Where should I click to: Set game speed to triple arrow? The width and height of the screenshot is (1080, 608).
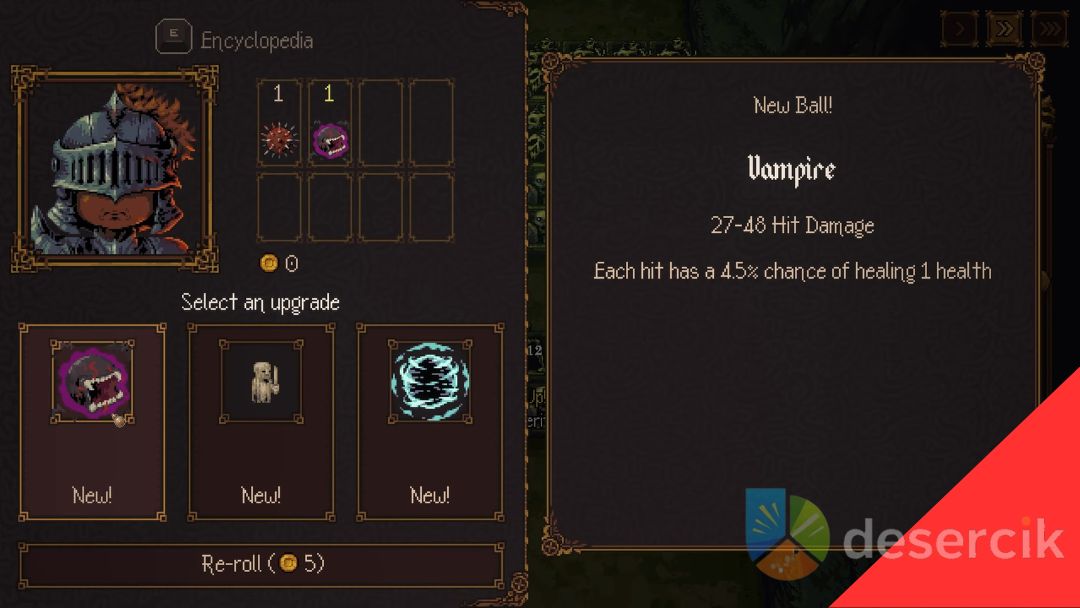coord(1048,29)
